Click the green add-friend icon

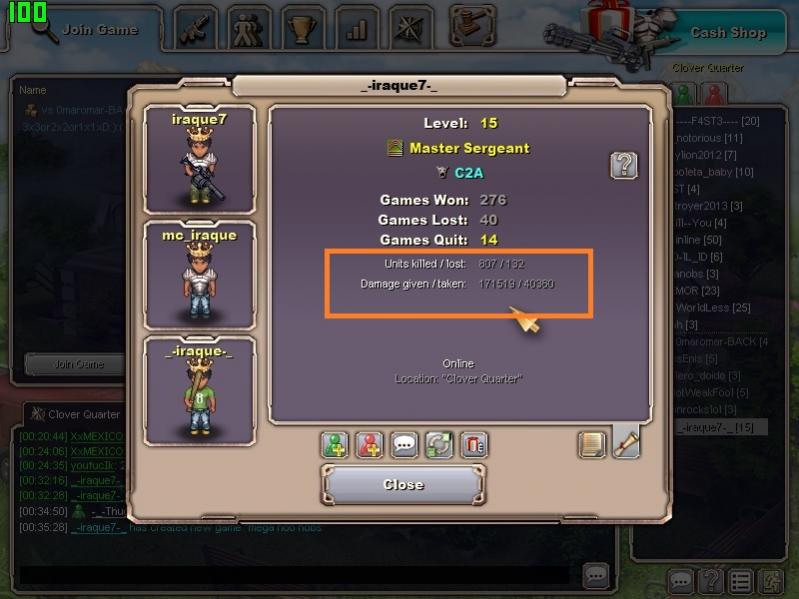click(x=335, y=445)
